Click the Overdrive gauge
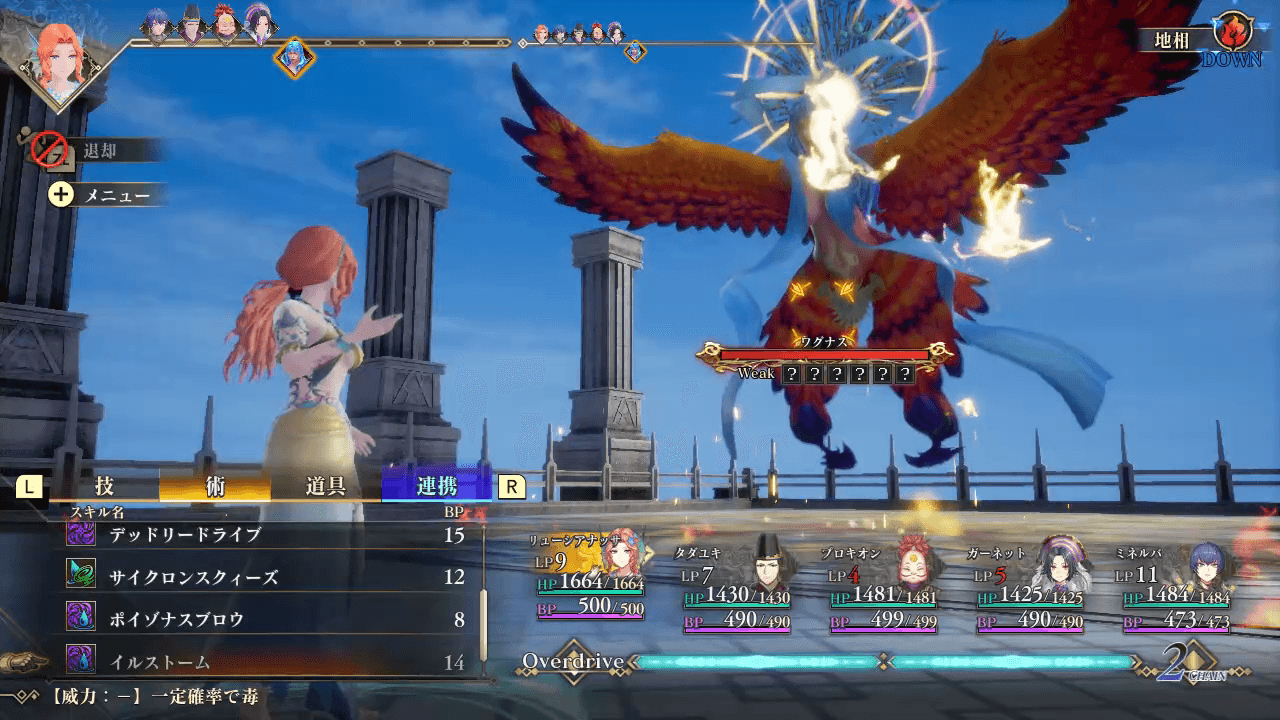Image resolution: width=1280 pixels, height=720 pixels. point(884,662)
